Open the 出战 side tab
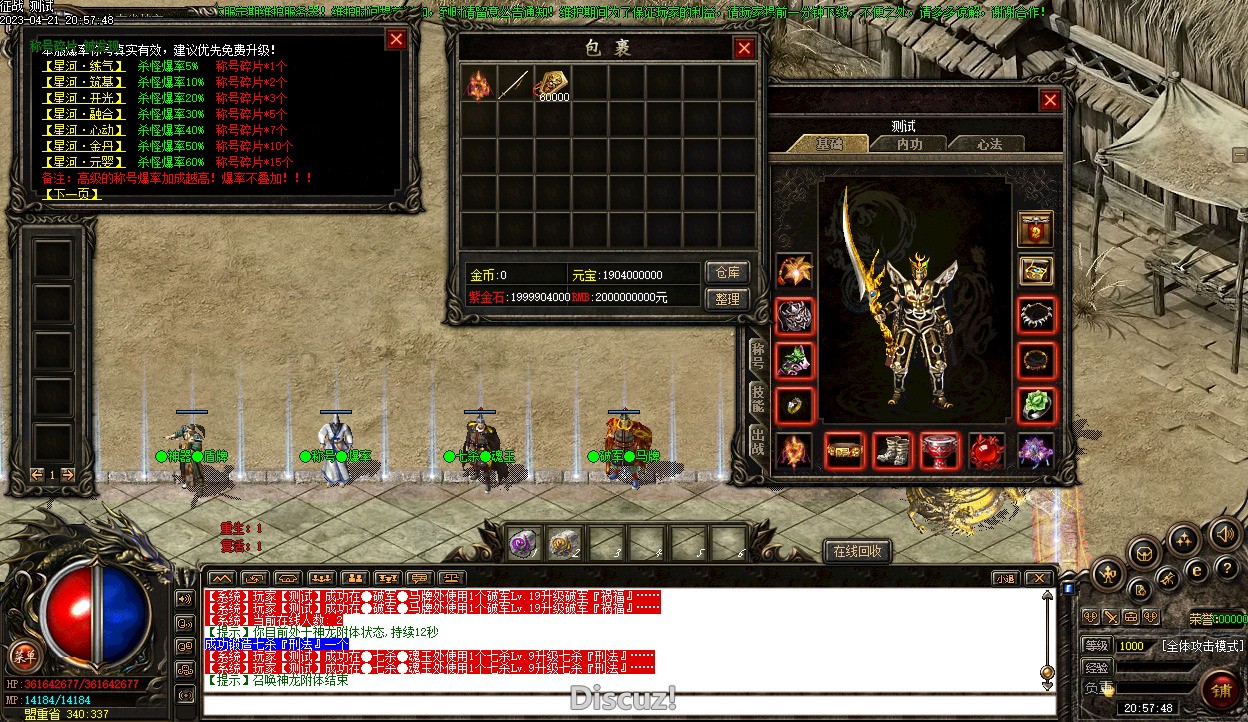The height and width of the screenshot is (722, 1248). tap(758, 442)
